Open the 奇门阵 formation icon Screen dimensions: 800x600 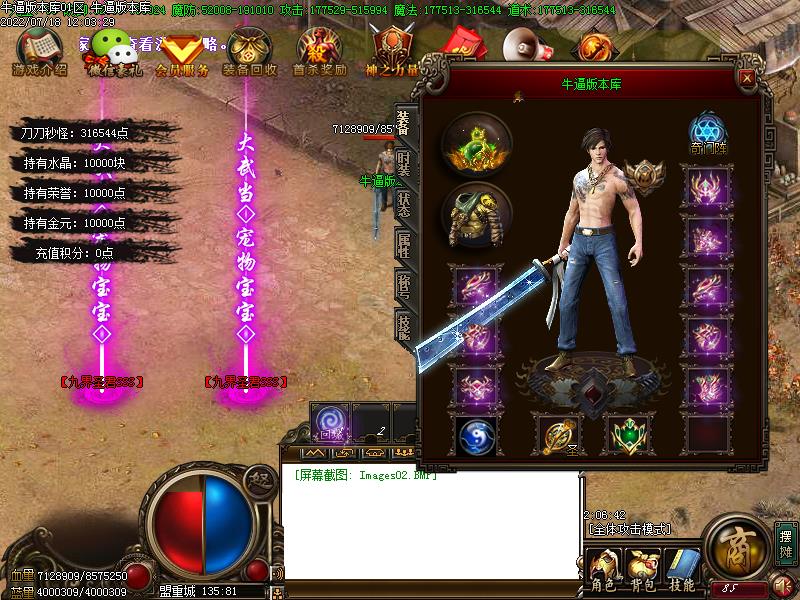coord(707,134)
